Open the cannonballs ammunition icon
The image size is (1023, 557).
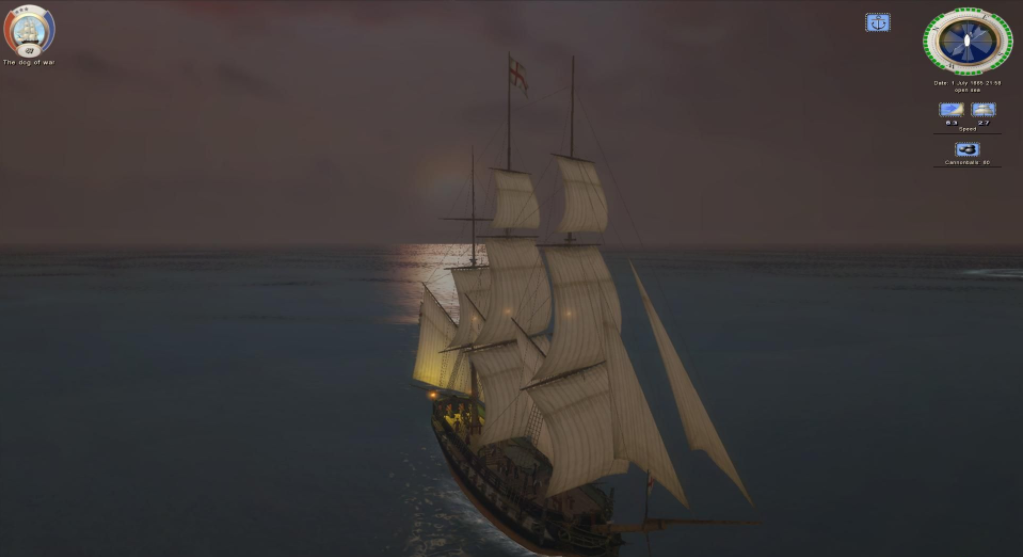(x=966, y=149)
